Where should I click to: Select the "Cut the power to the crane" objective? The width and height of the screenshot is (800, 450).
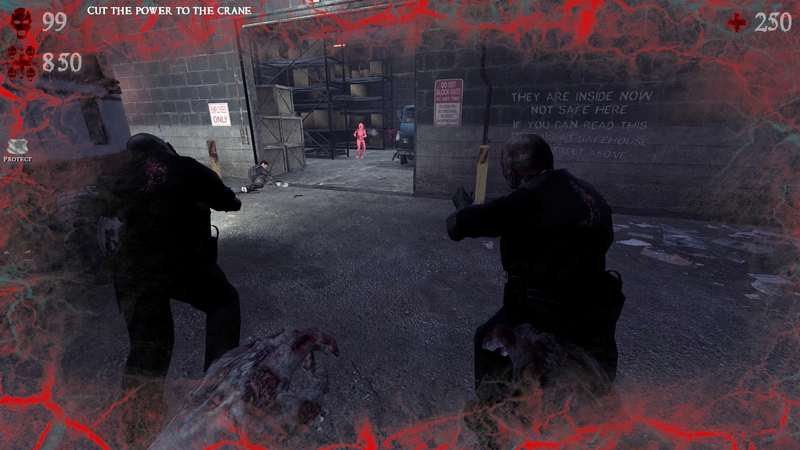[x=168, y=10]
